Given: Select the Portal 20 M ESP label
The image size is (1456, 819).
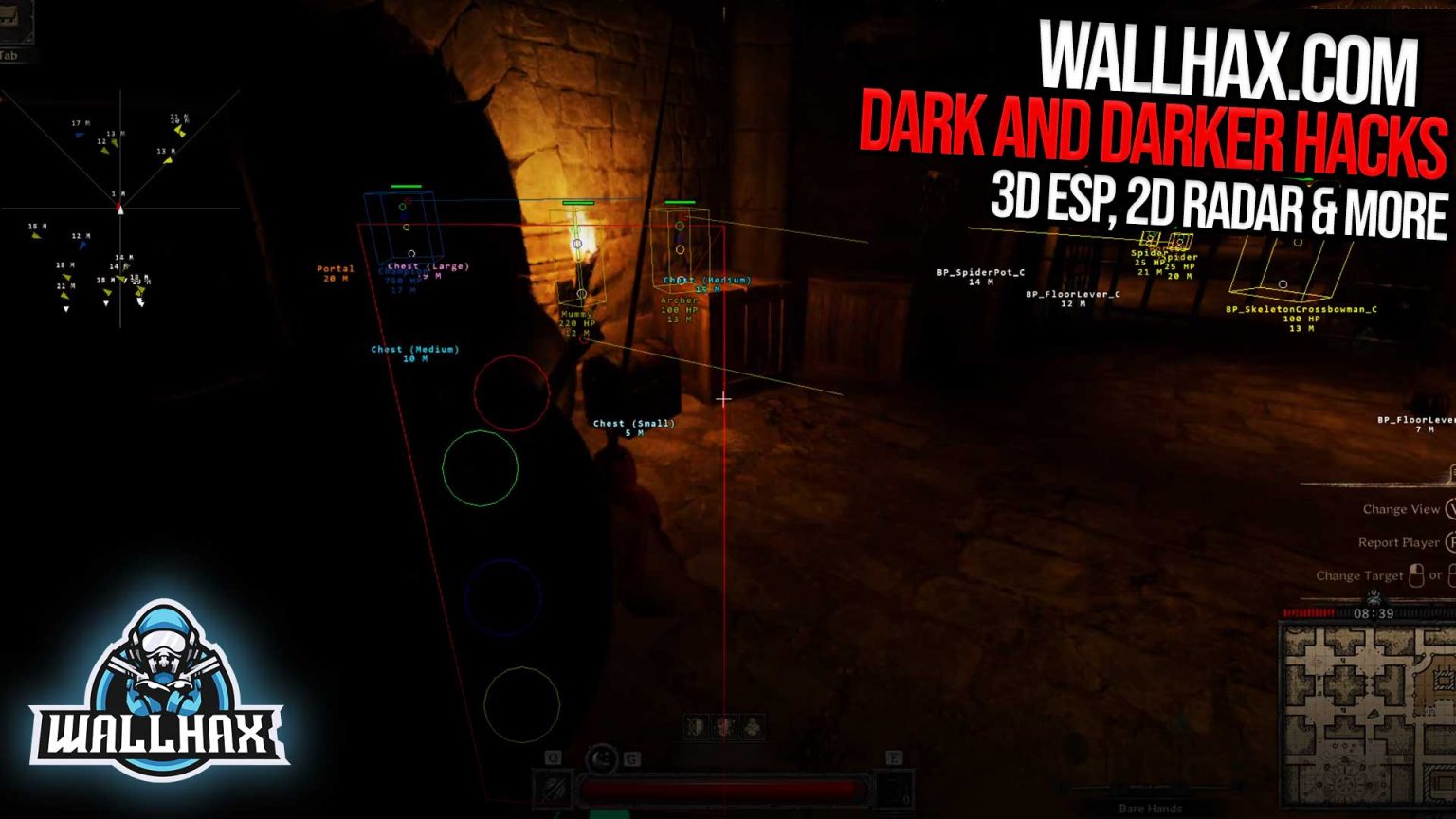Looking at the screenshot, I should click(x=334, y=274).
